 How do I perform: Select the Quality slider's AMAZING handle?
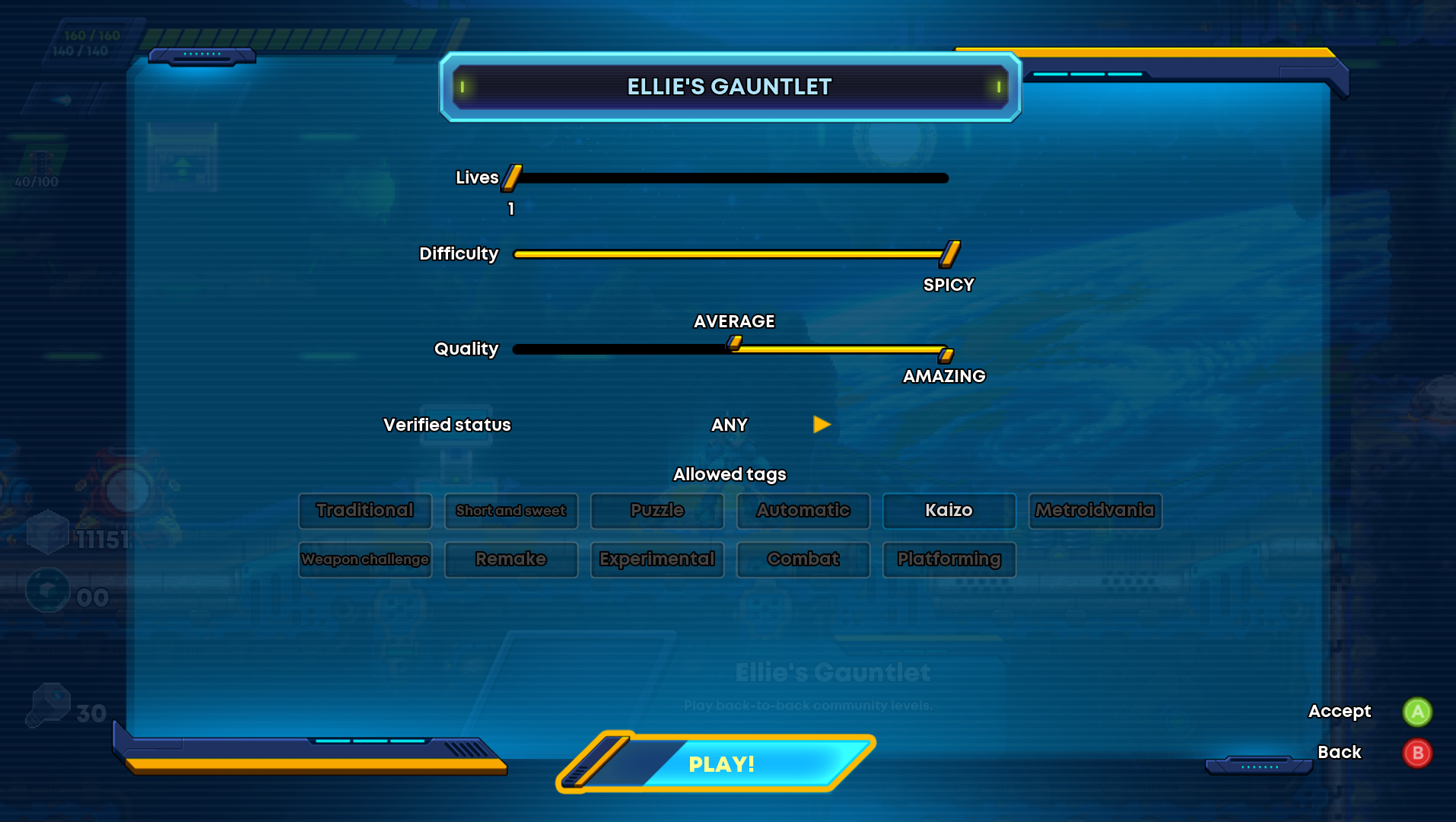(946, 355)
